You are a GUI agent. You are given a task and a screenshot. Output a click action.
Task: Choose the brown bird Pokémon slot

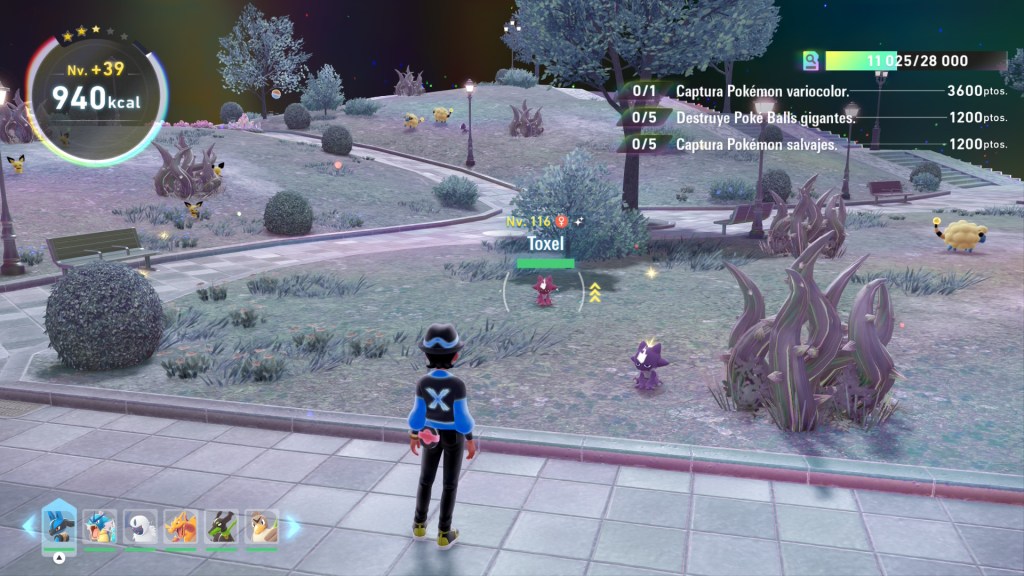(x=261, y=526)
